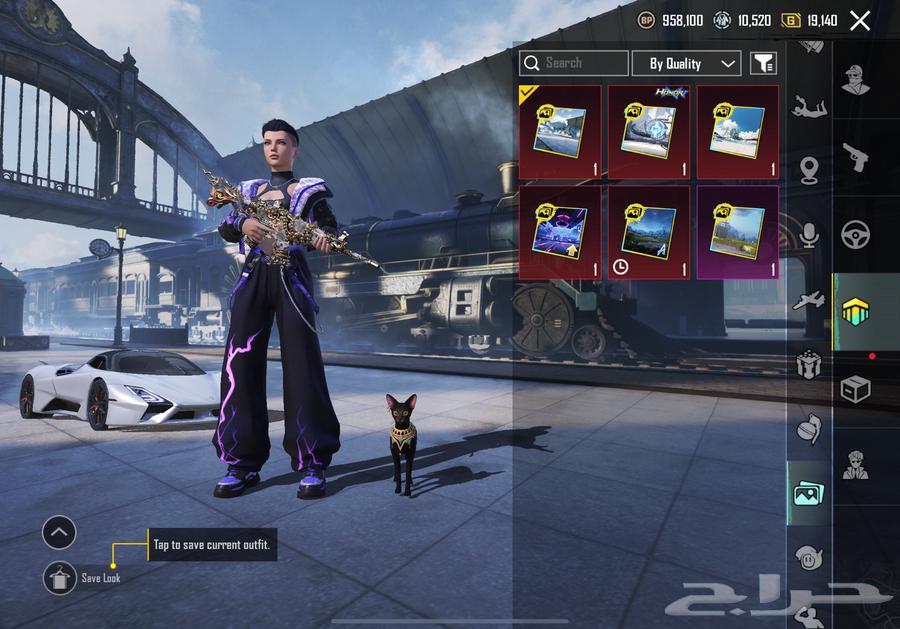Click the inventory Search field

point(574,63)
